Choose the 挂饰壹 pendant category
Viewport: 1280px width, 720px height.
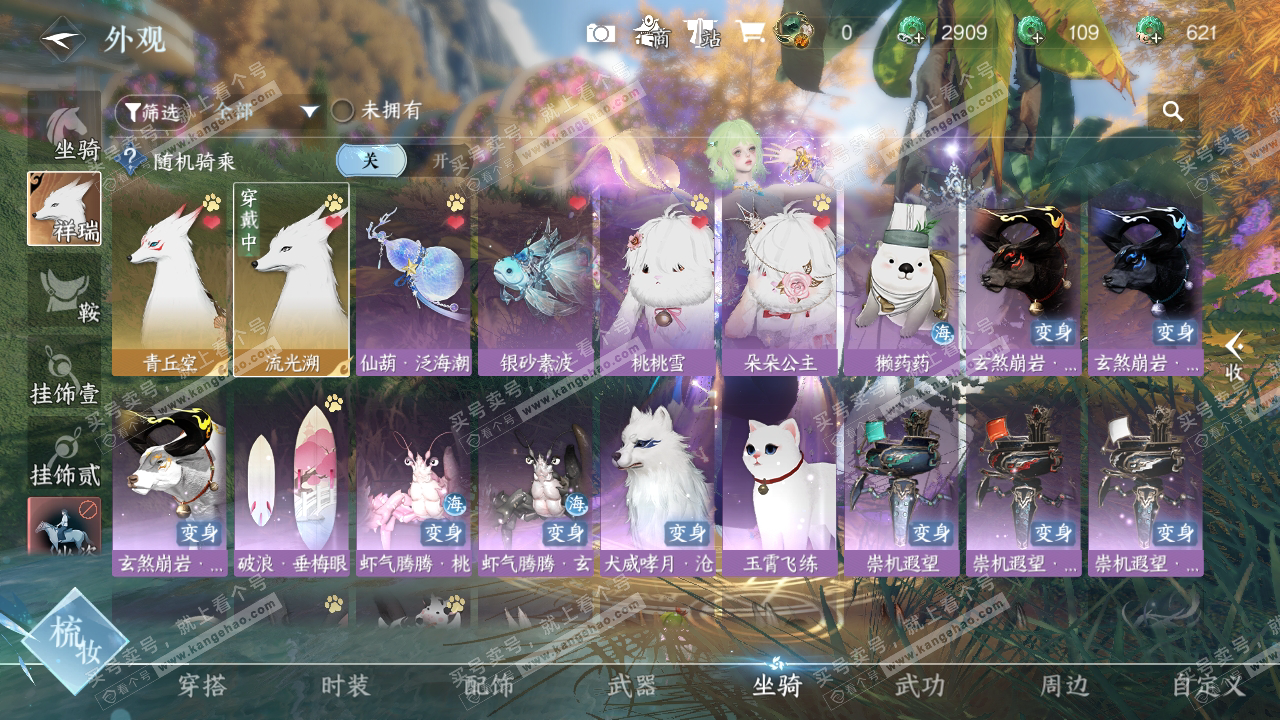tap(64, 375)
